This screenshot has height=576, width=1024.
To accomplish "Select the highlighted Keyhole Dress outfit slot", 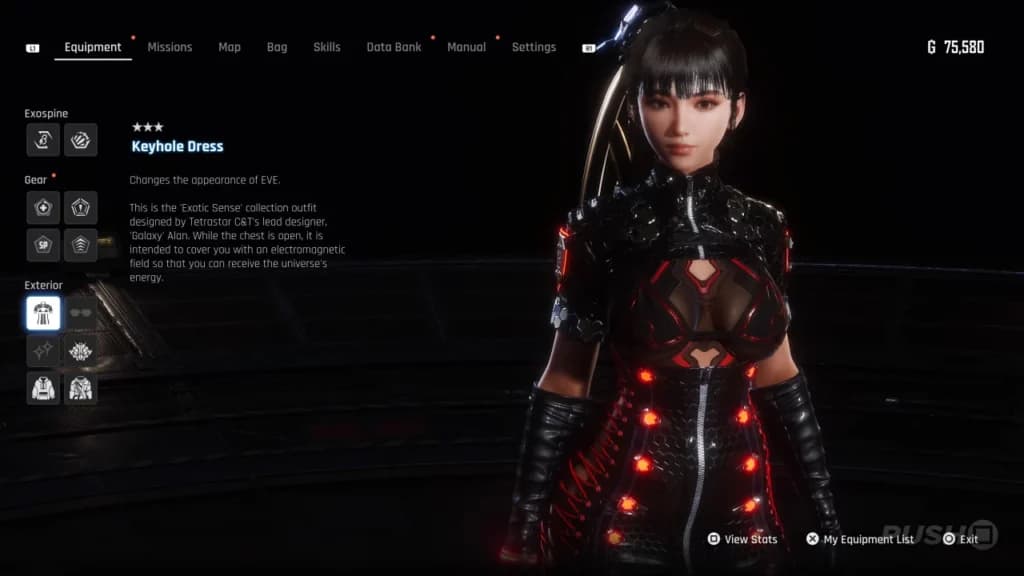I will click(43, 313).
